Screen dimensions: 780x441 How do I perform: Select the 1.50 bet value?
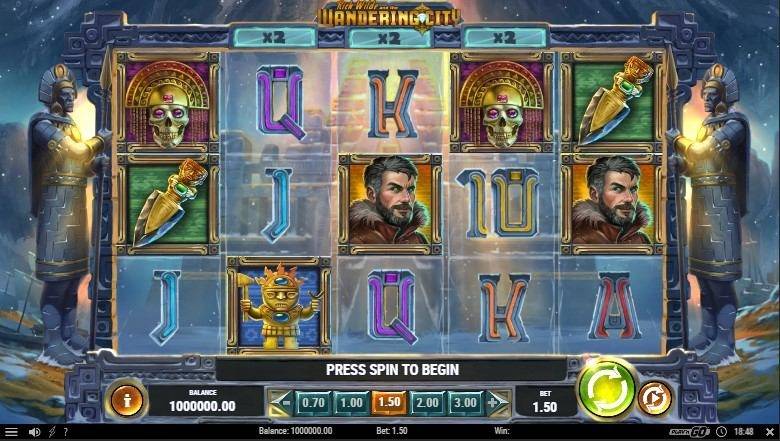click(x=387, y=402)
